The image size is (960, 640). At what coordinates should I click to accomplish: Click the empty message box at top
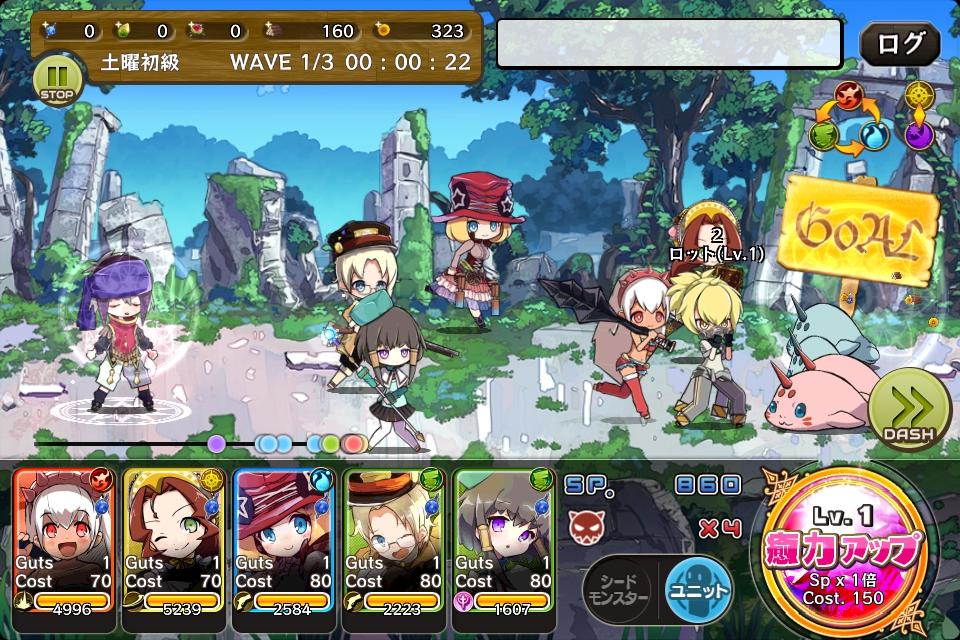(669, 44)
